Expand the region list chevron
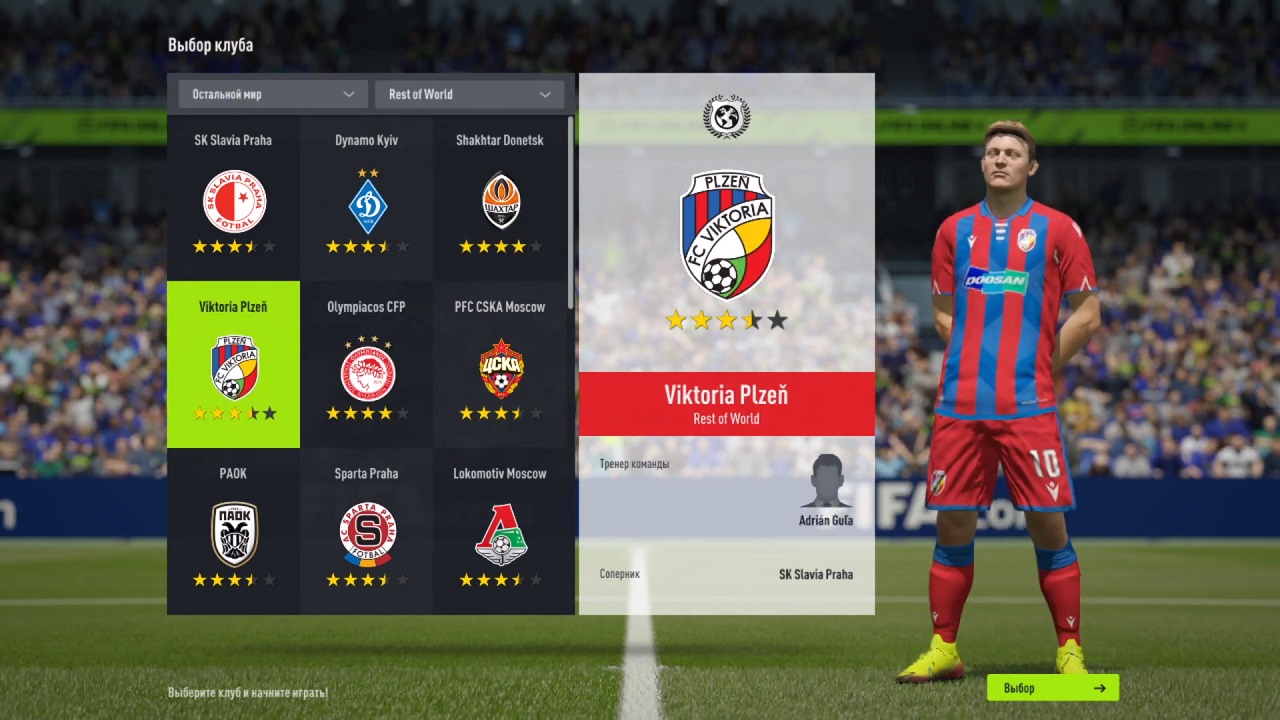Screen dimensions: 1280x720 349,93
